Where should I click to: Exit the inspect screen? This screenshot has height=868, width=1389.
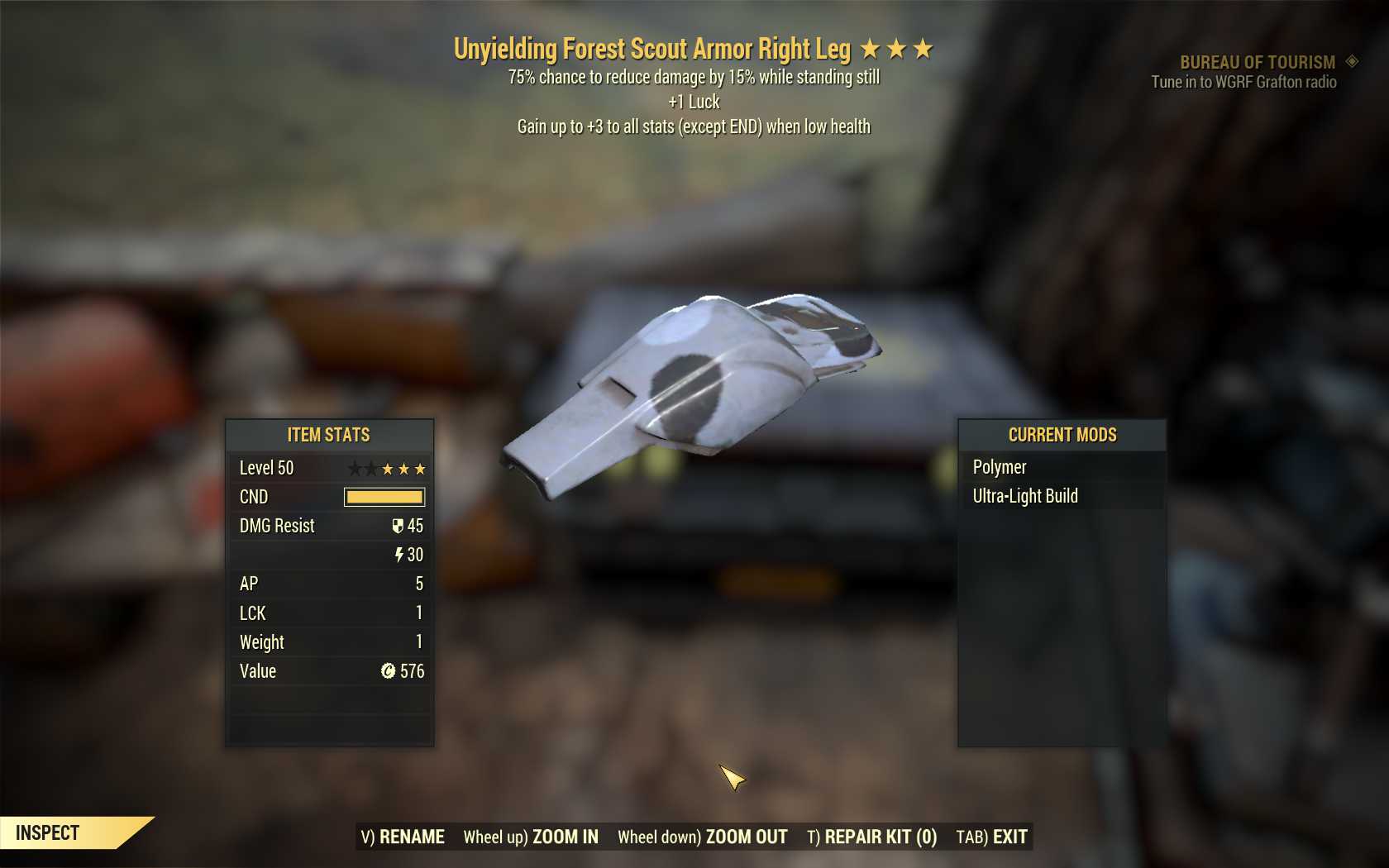click(x=991, y=837)
